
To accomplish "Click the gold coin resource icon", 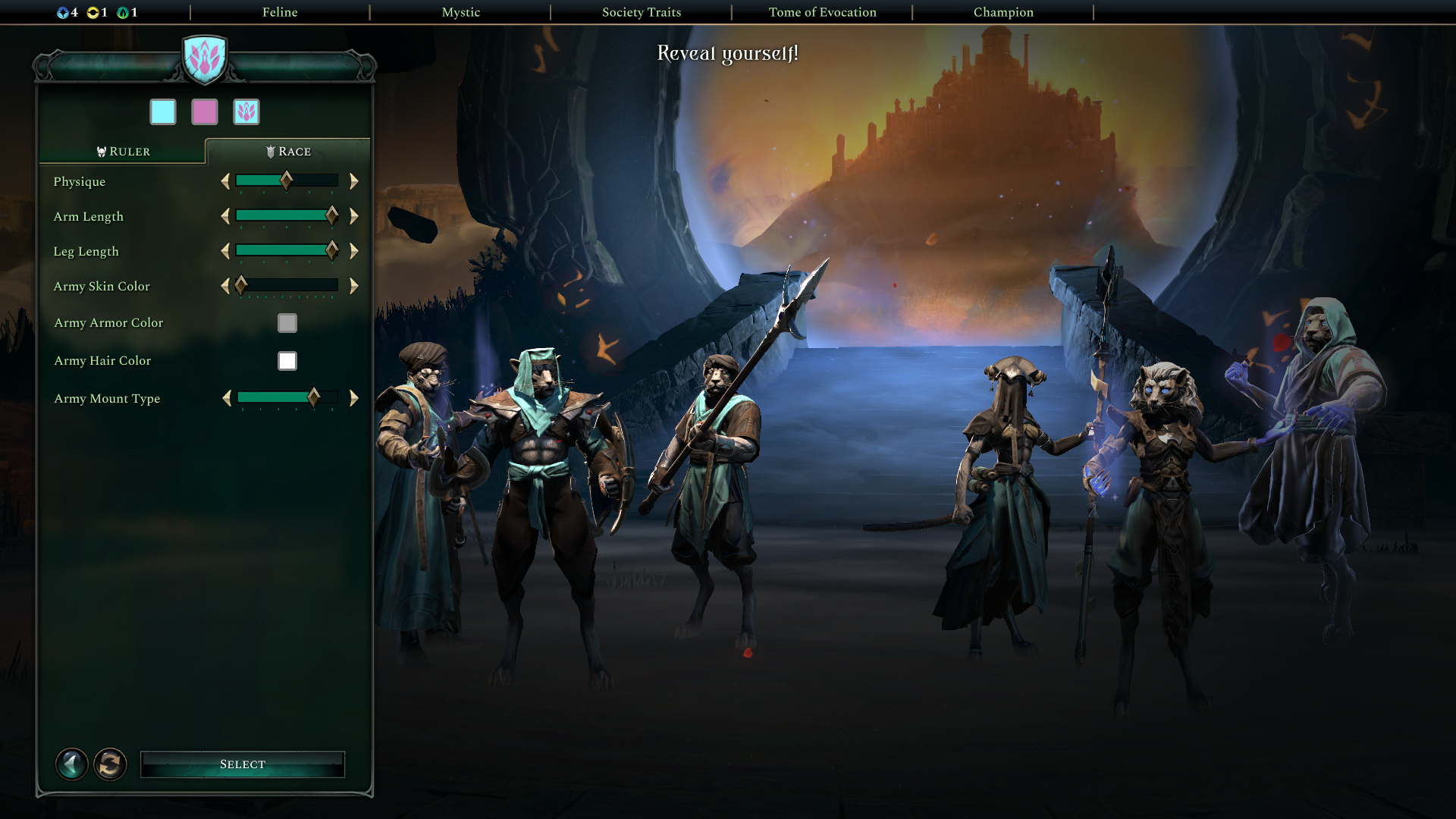I will click(93, 11).
